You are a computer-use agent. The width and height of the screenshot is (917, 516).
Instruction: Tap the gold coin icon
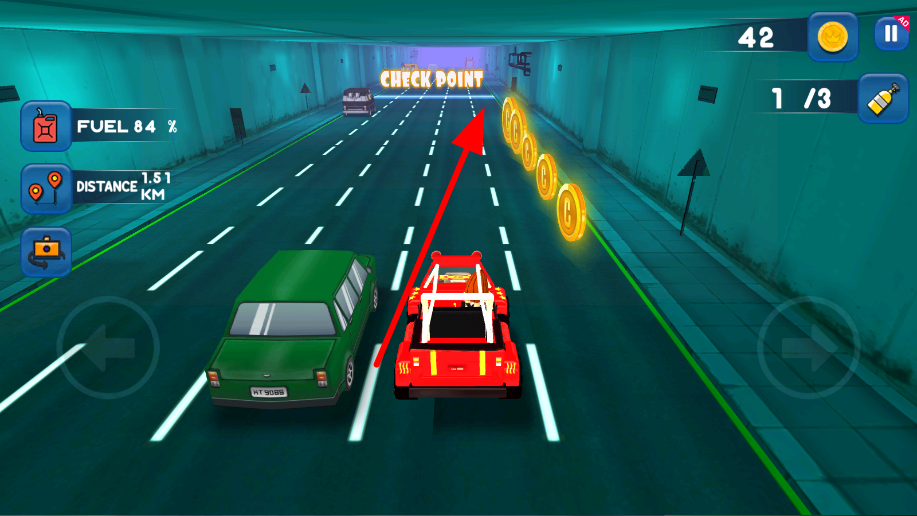pos(832,38)
